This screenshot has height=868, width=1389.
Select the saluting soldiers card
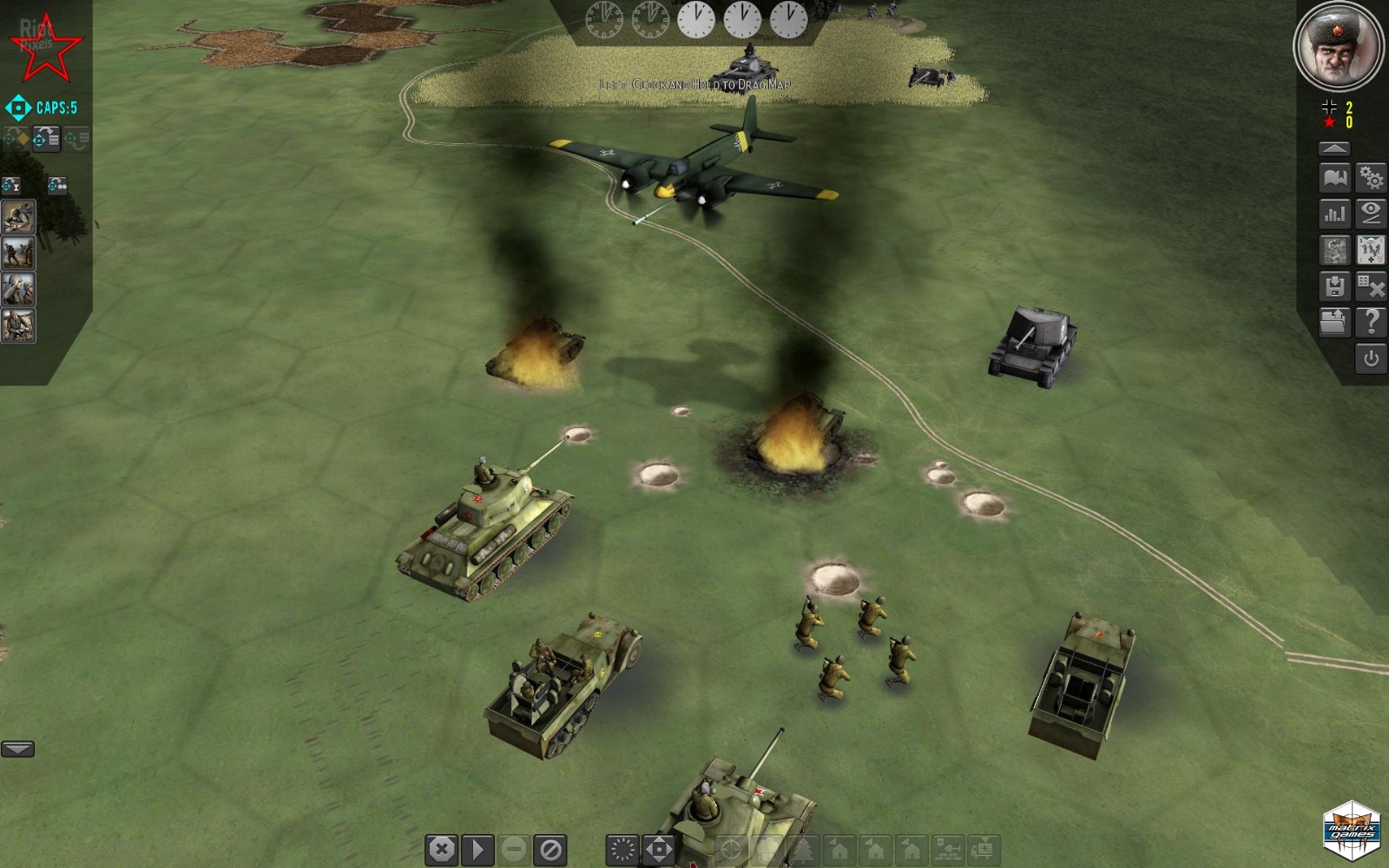pos(18,290)
